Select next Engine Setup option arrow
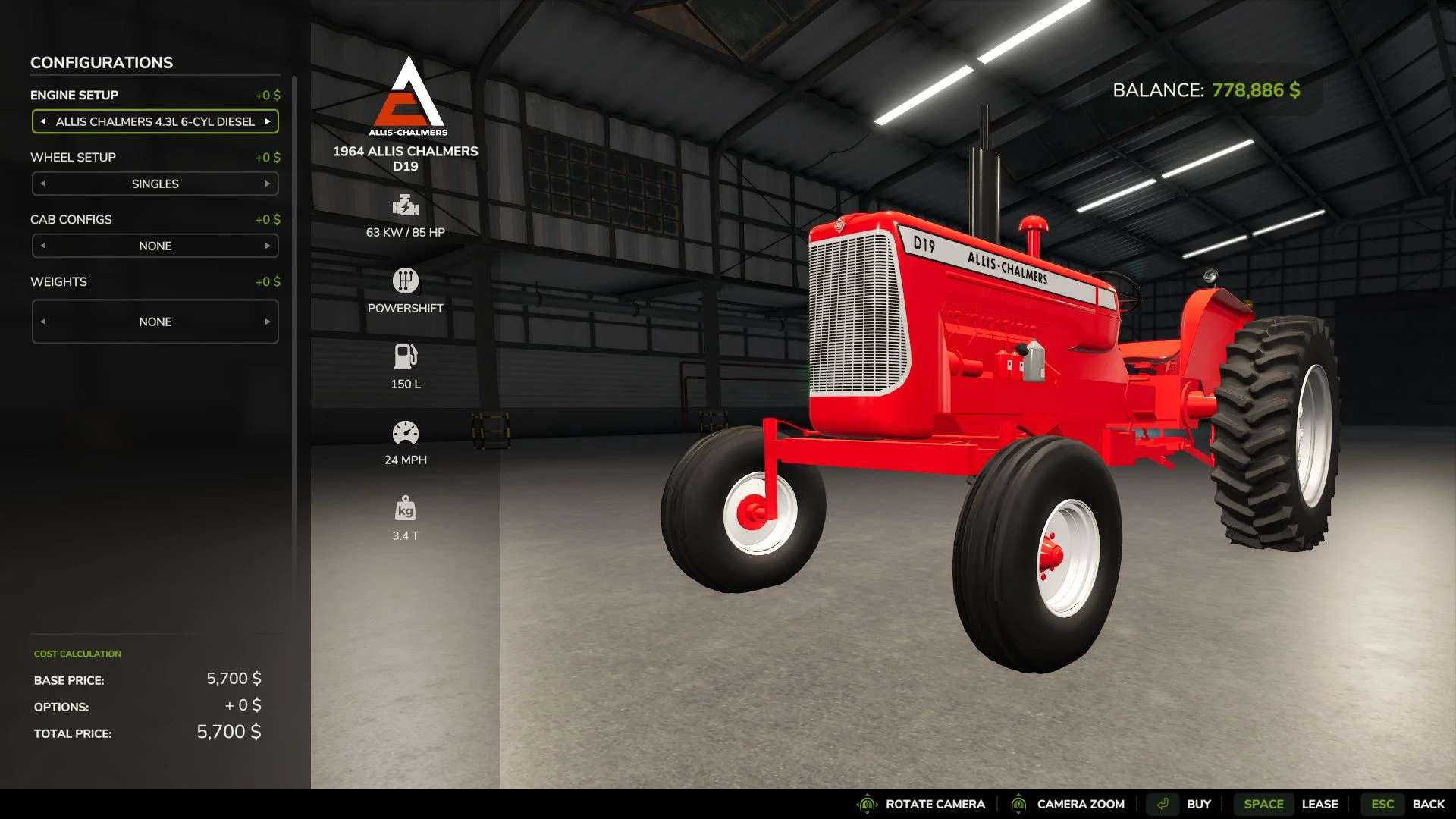The width and height of the screenshot is (1456, 819). 268,121
